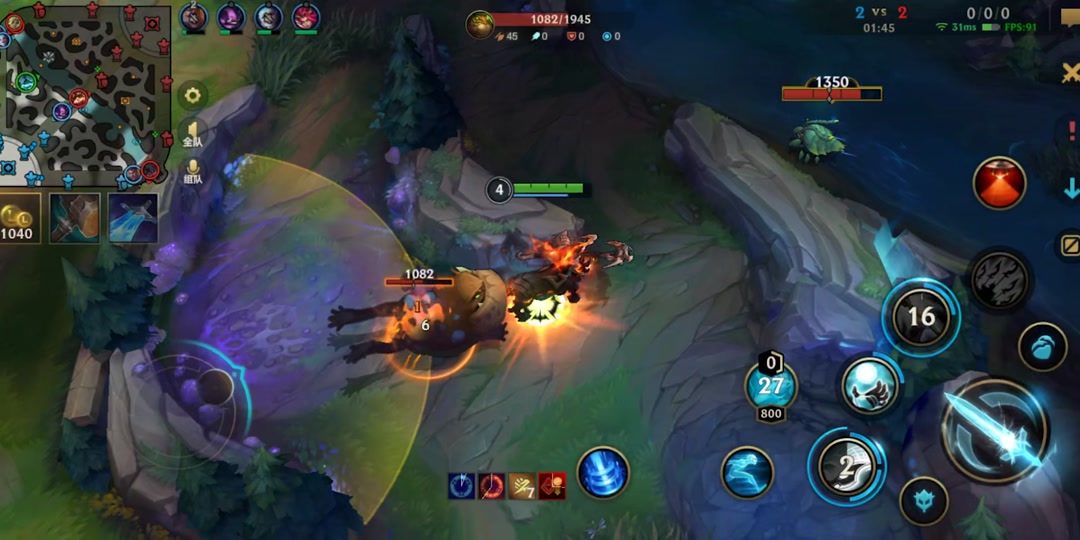Fire the basic attack sword button
The image size is (1080, 540).
[x=995, y=430]
